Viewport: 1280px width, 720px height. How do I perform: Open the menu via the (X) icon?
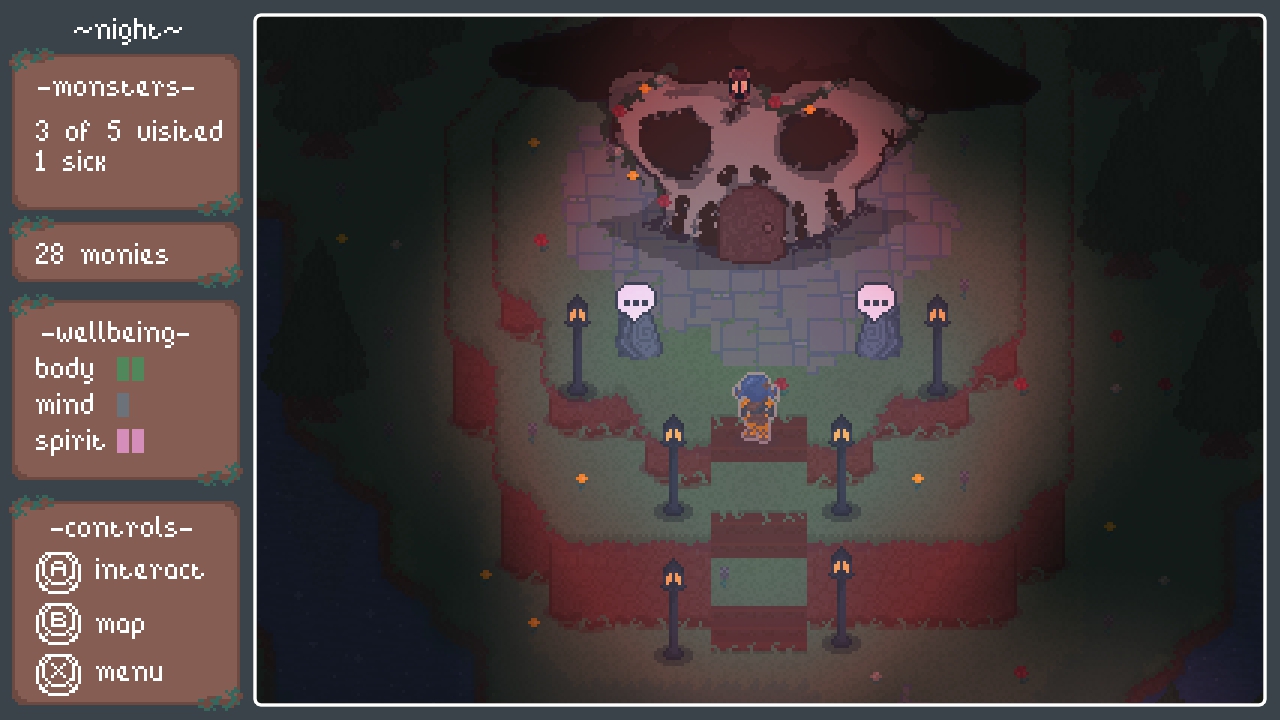[60, 673]
